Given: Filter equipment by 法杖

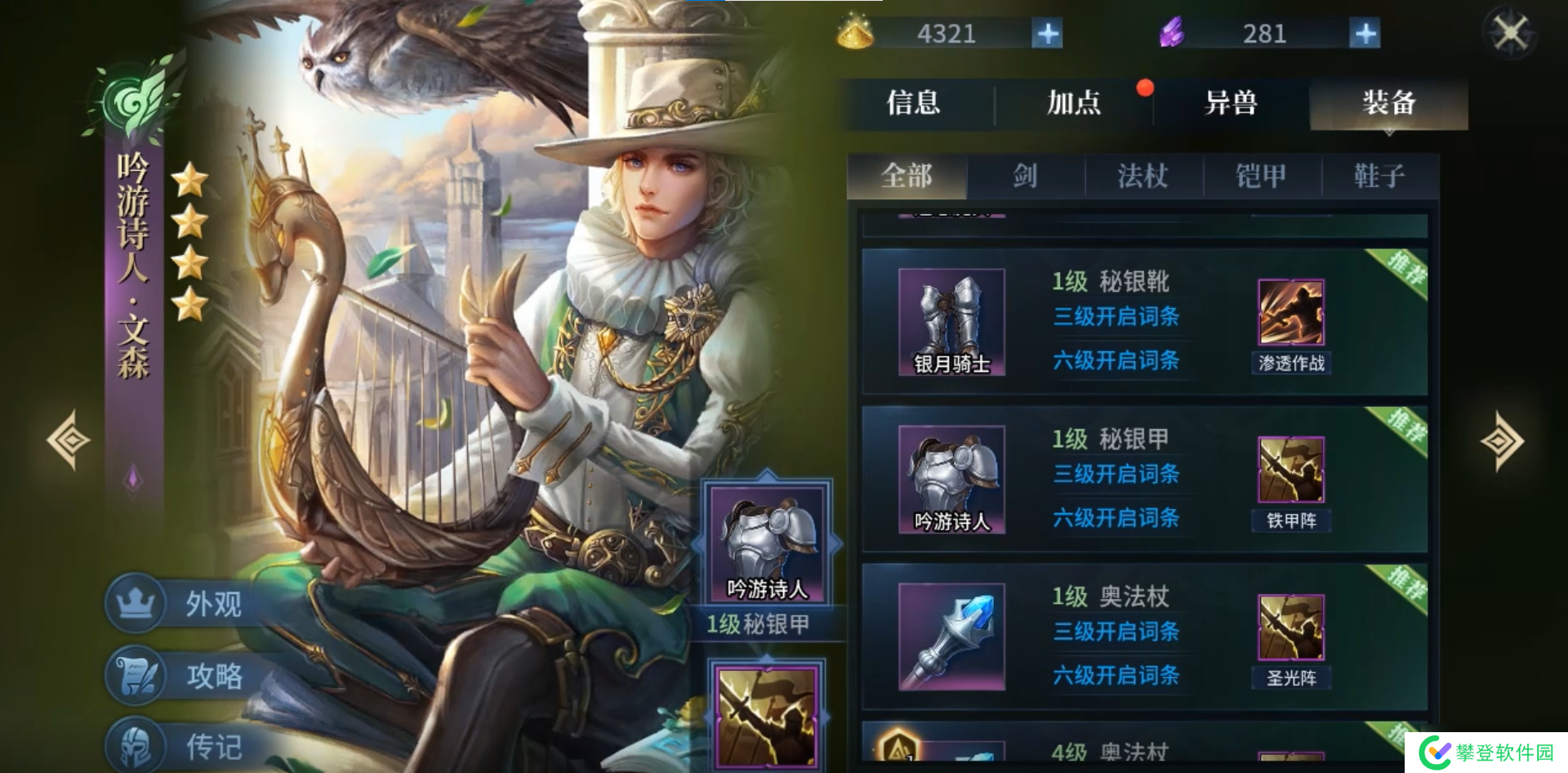Looking at the screenshot, I should [x=1143, y=176].
